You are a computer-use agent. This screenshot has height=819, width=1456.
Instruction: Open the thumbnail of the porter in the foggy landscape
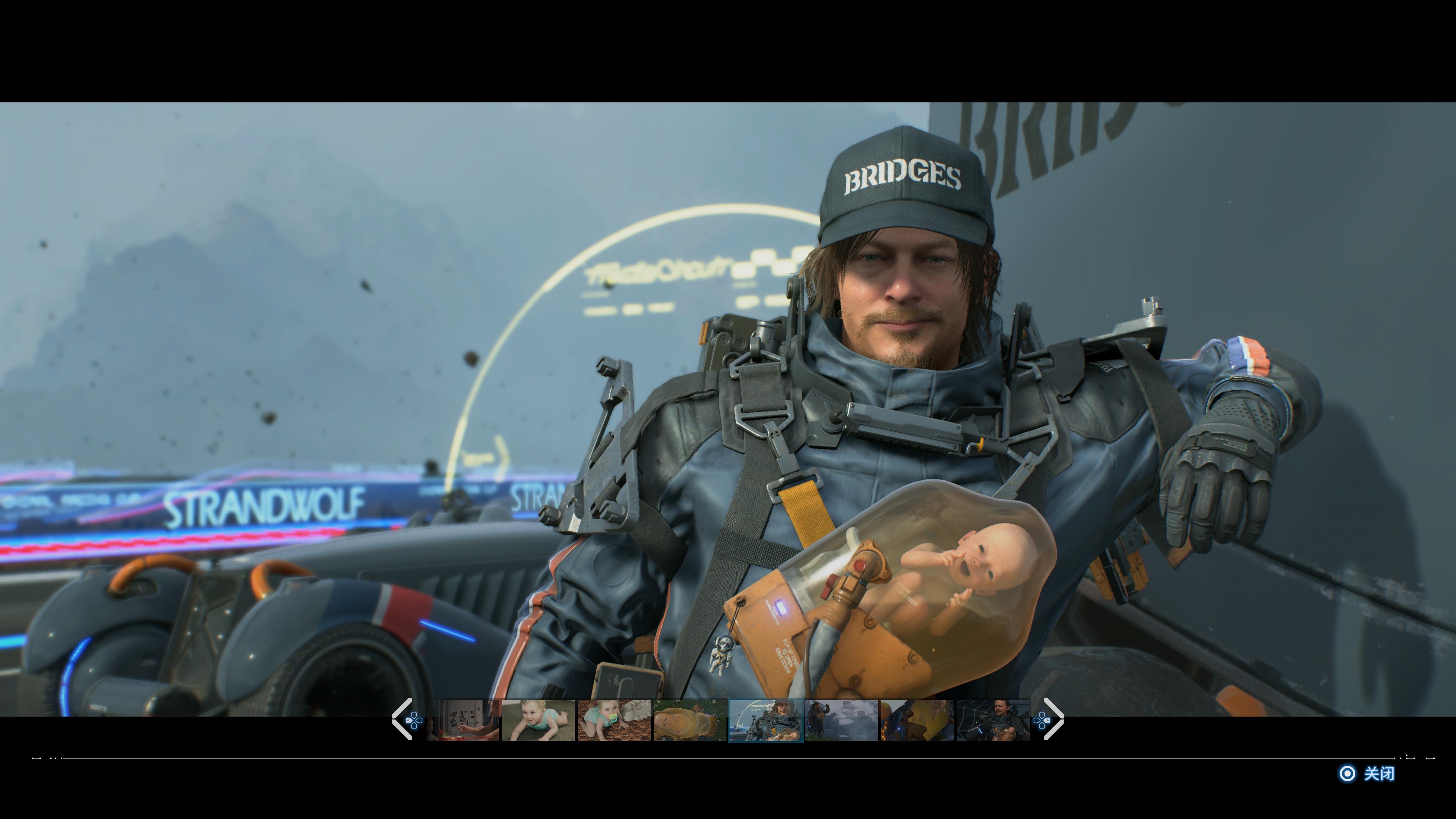tap(842, 720)
